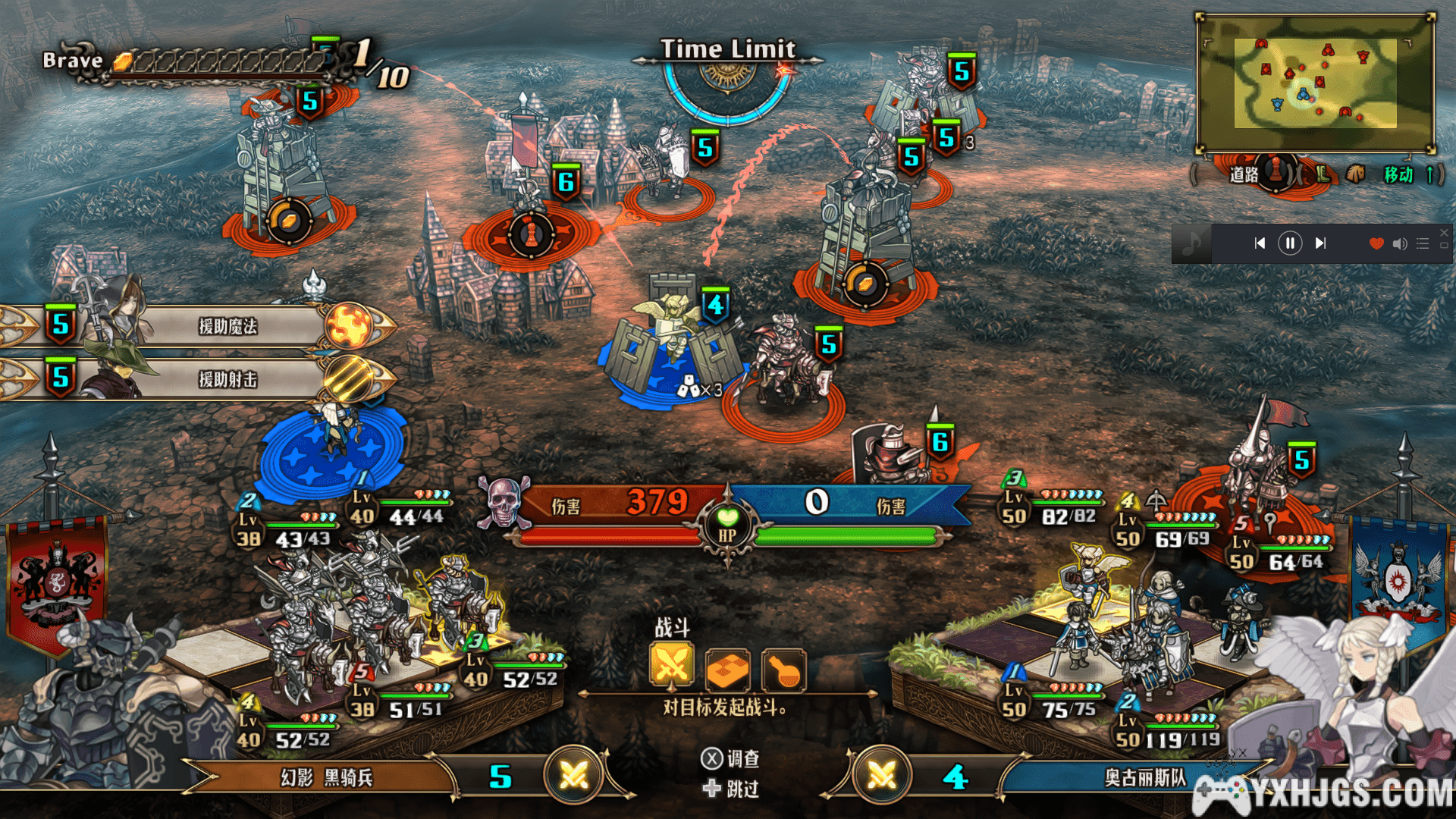Open the music player playlist
This screenshot has height=819, width=1456.
[x=1423, y=243]
